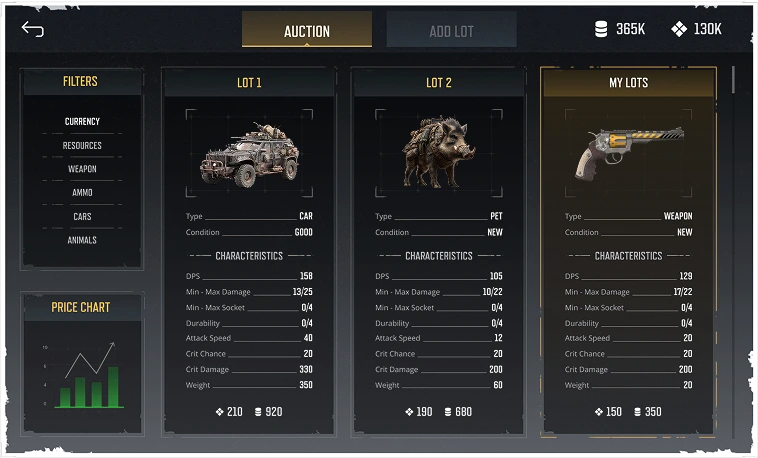Screen dimensions: 758x458
Task: View the Lot 2 boar pet image
Action: (438, 153)
